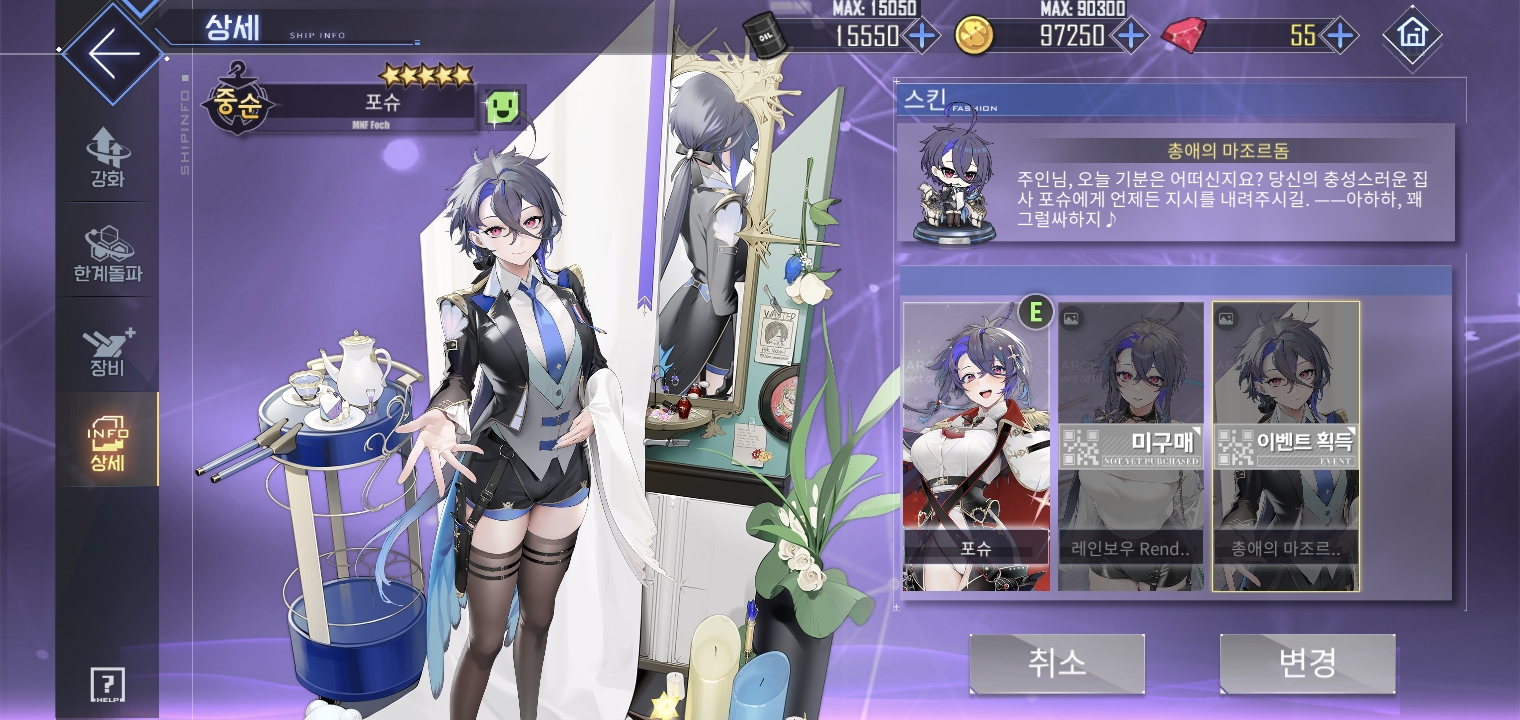Cancel with the 취소 button
1520x720 pixels.
click(x=1056, y=663)
